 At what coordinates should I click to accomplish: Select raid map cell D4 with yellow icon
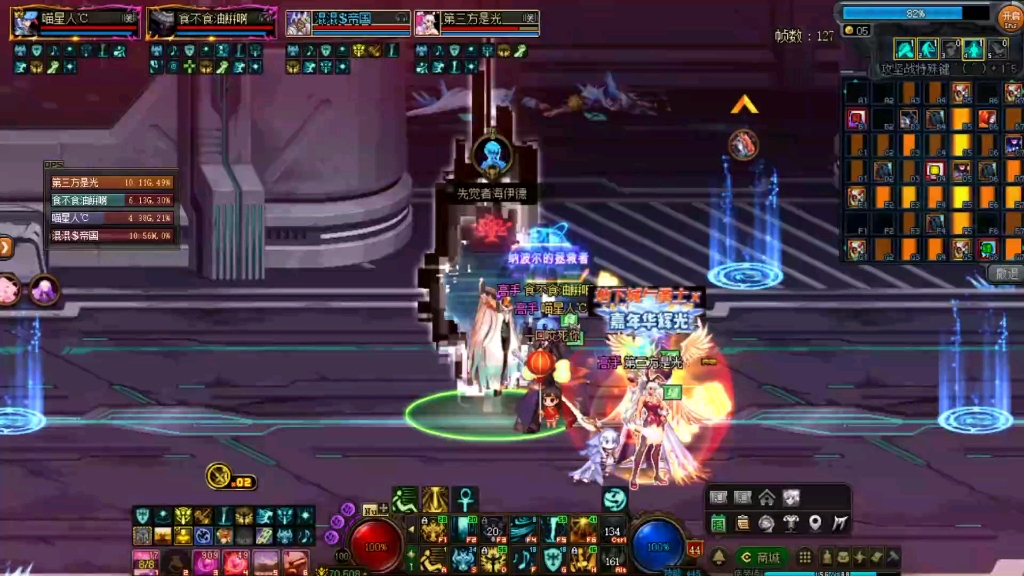[934, 170]
